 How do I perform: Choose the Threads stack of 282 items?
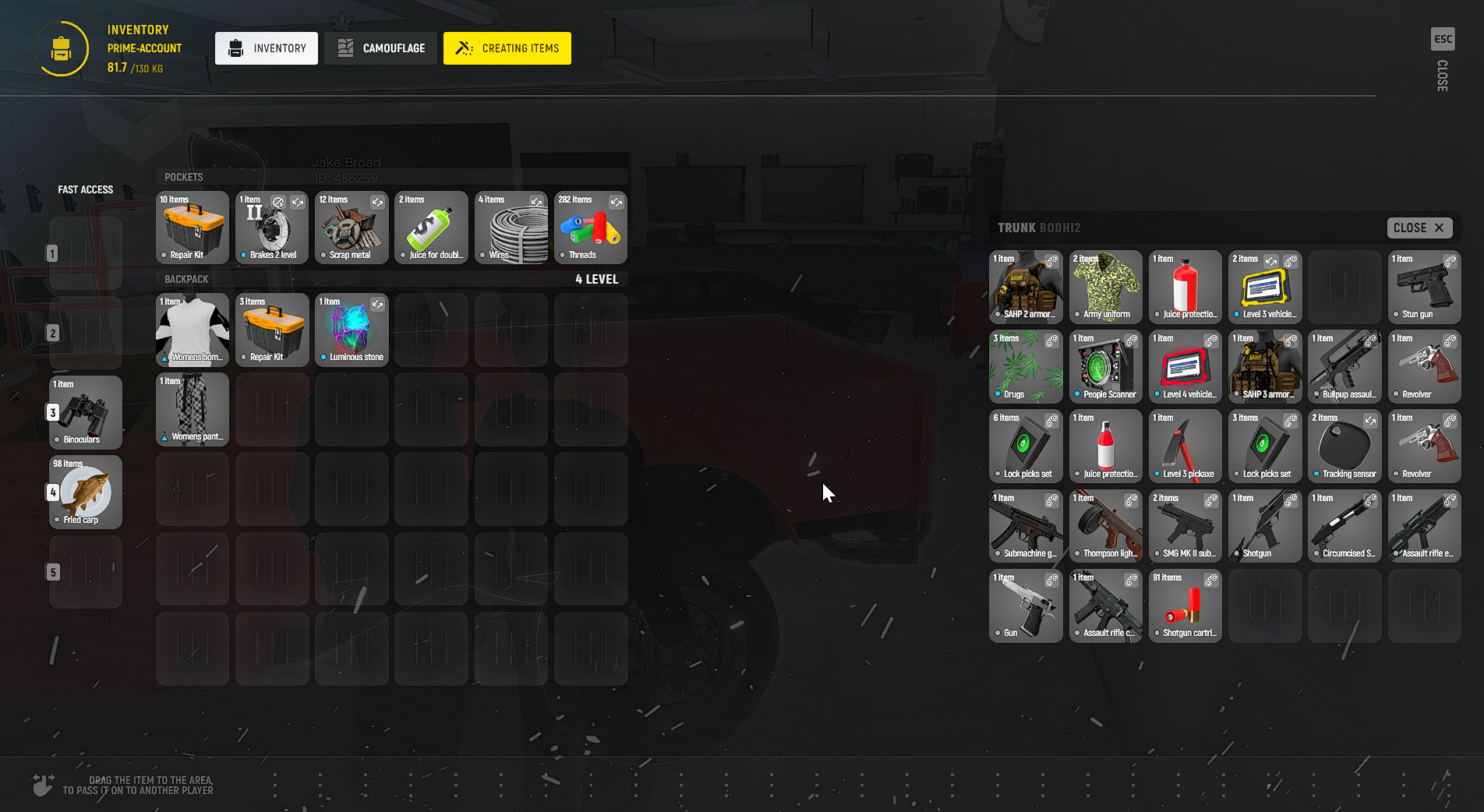[591, 228]
